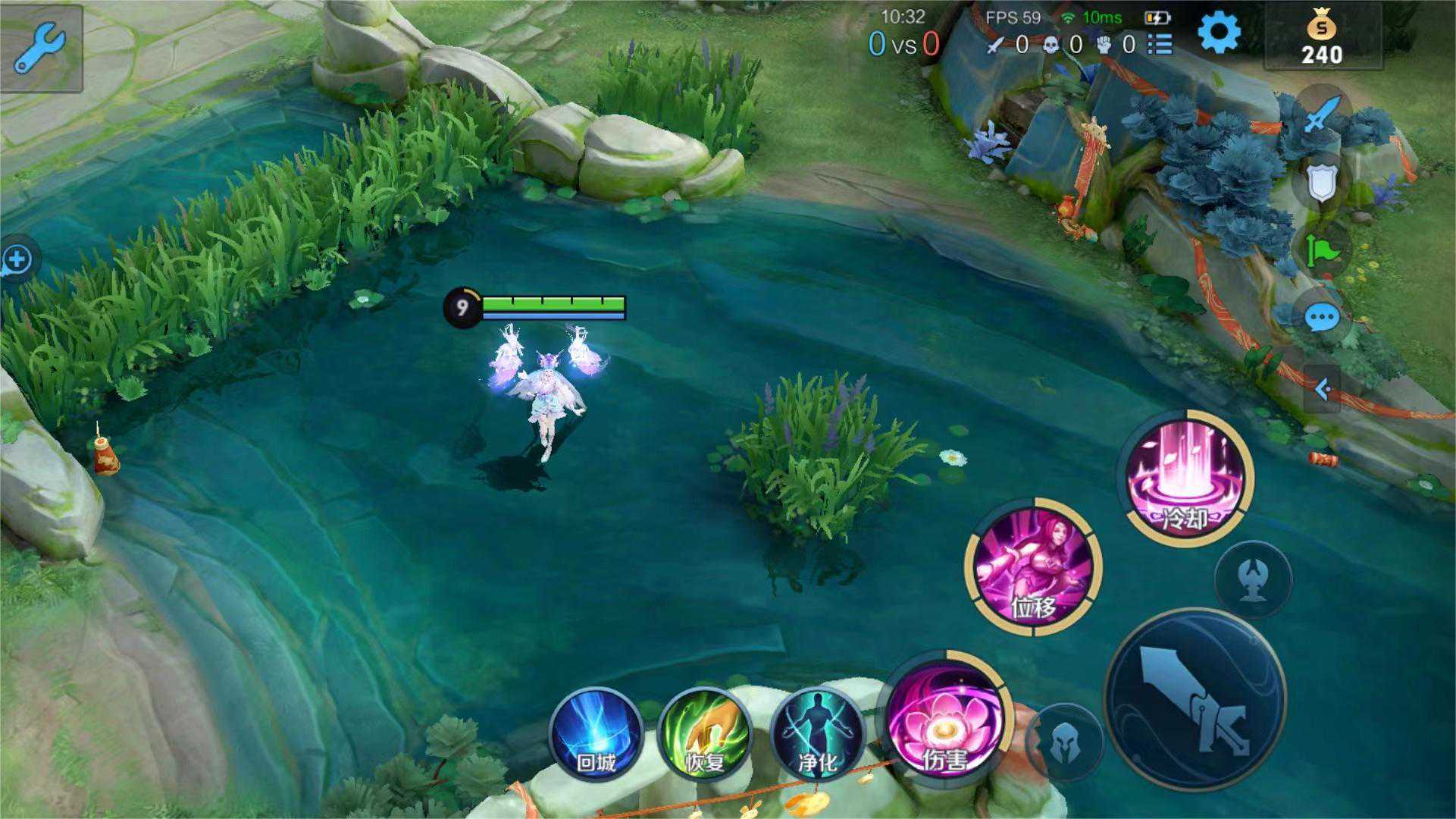Show the scoreboard list icon
1456x819 pixels.
[1160, 45]
